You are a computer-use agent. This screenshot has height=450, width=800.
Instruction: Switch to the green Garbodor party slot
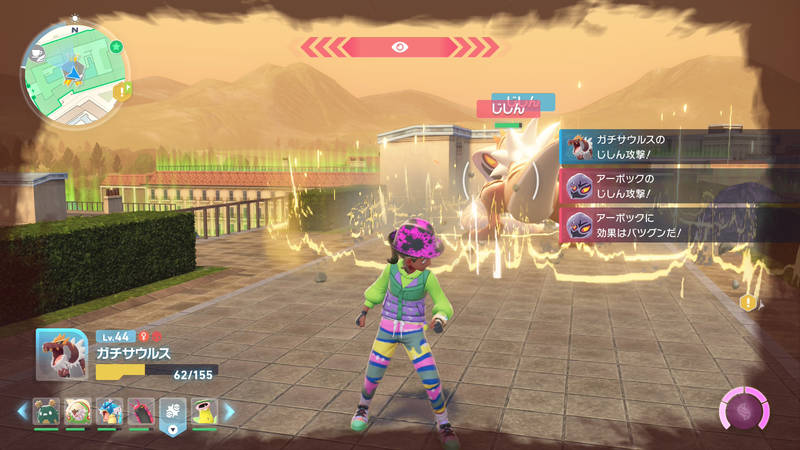(46, 411)
